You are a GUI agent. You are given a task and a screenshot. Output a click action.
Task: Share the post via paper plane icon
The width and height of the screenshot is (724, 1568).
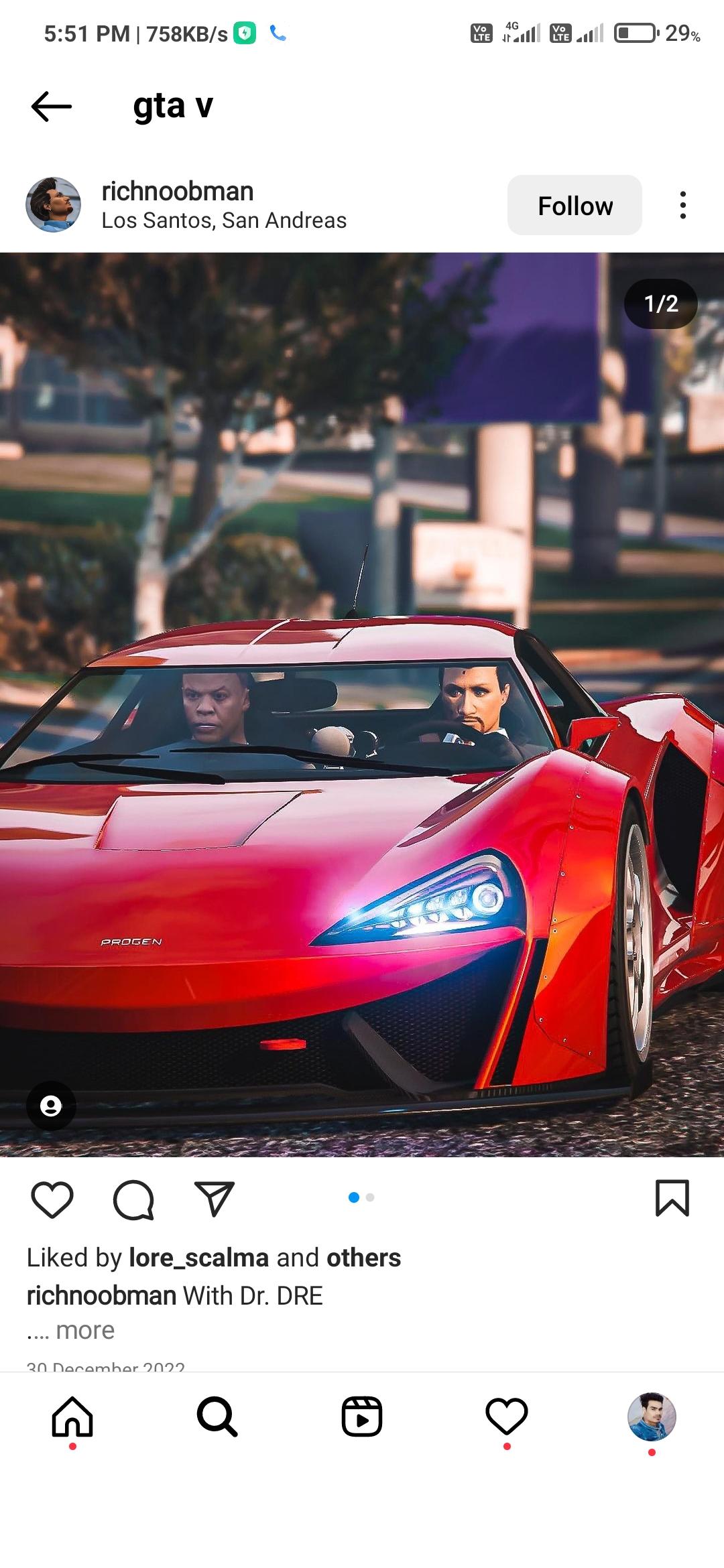pyautogui.click(x=214, y=1199)
